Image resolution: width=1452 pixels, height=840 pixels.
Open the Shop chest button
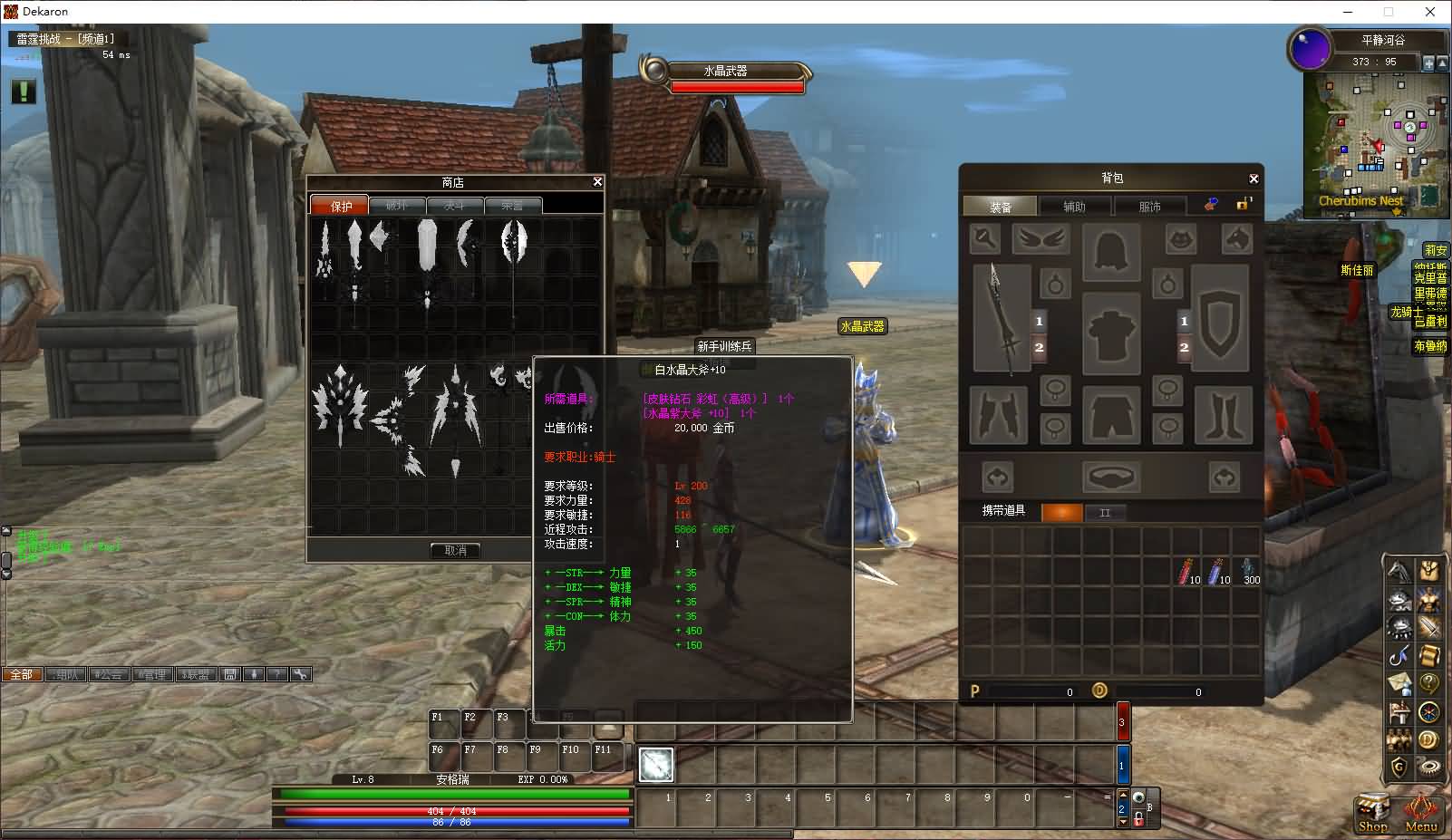coord(1372,811)
